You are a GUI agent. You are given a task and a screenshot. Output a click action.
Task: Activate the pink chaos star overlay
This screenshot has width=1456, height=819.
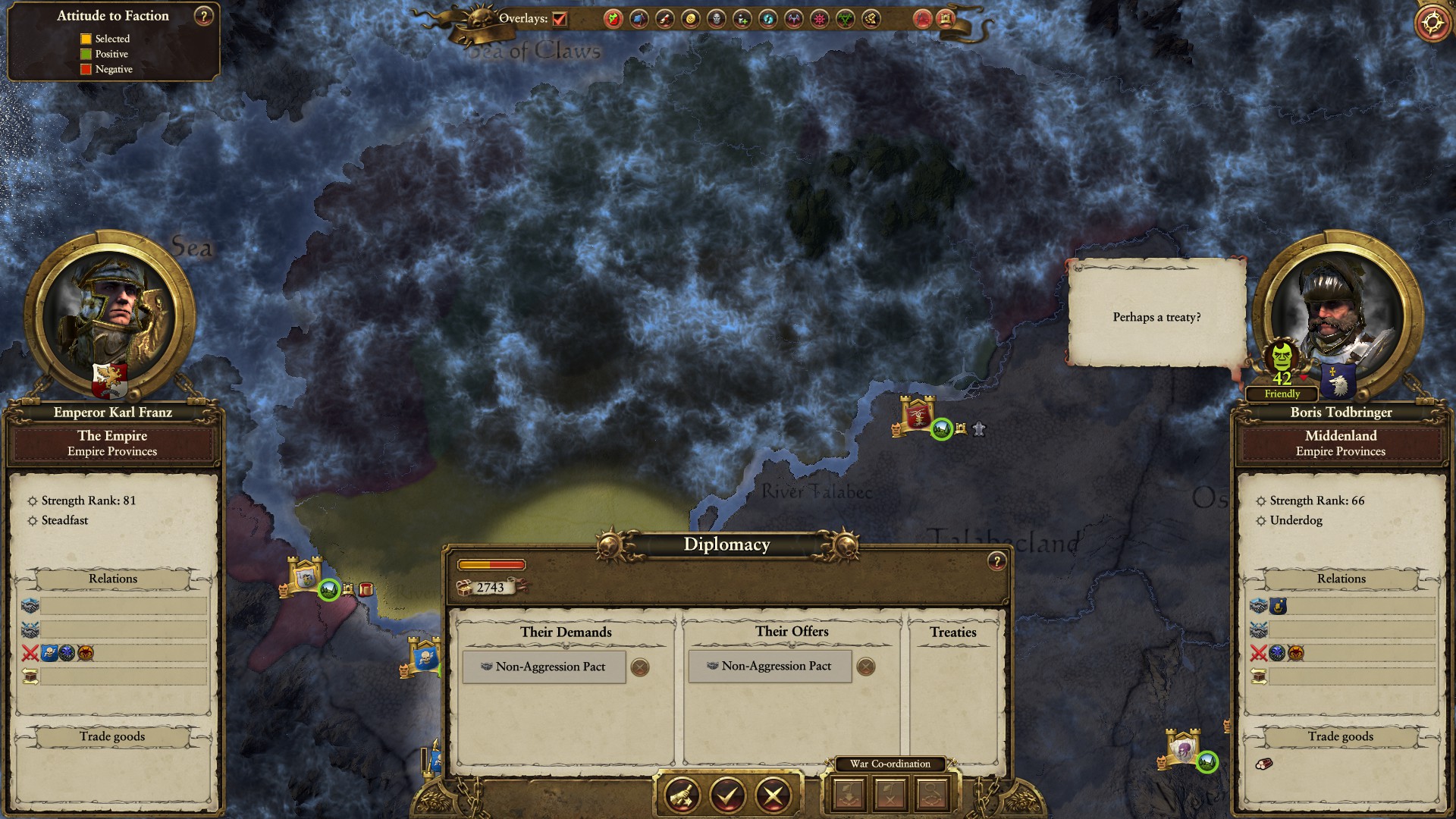(x=819, y=19)
